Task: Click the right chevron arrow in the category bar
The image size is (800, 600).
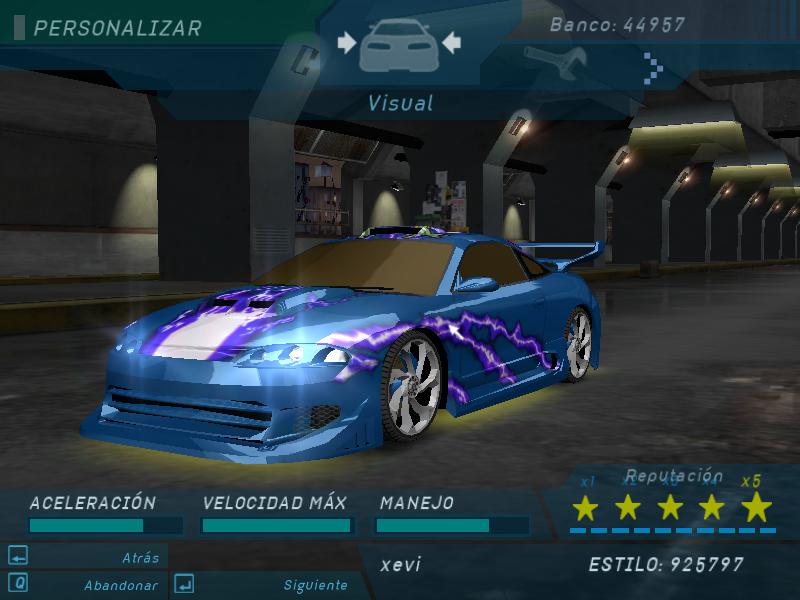Action: (653, 68)
